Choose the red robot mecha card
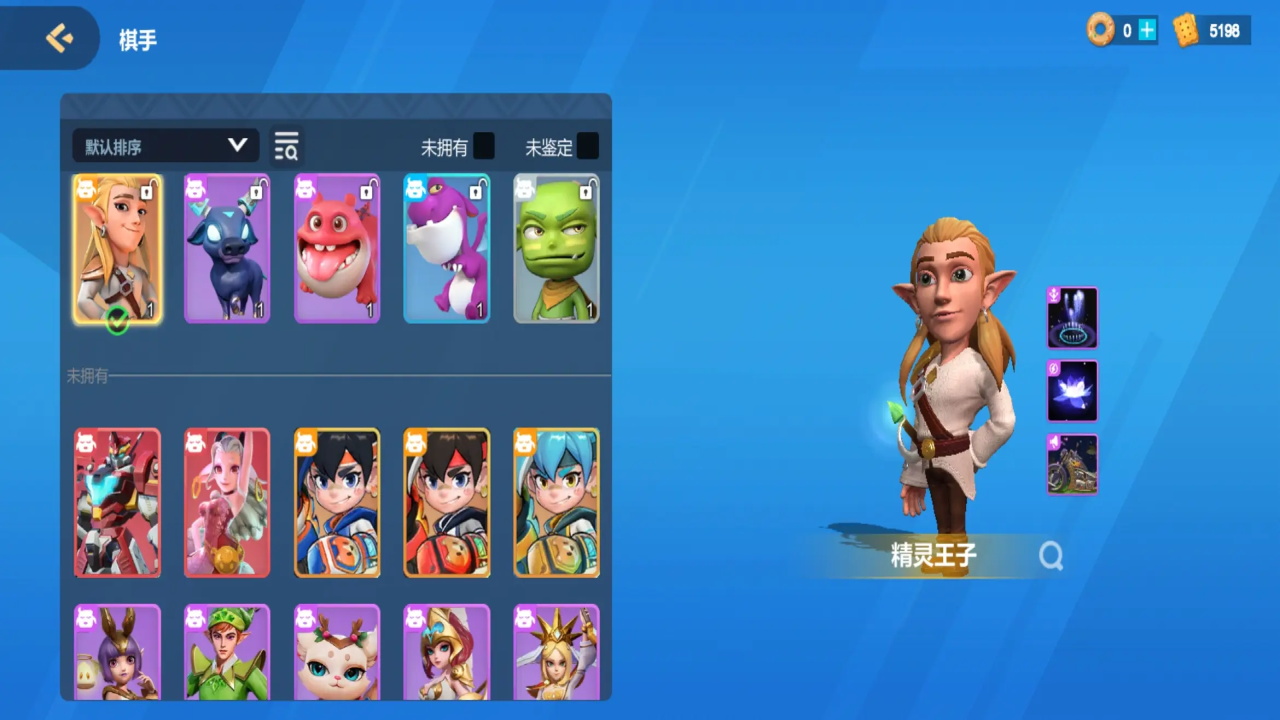1280x720 pixels. (117, 503)
